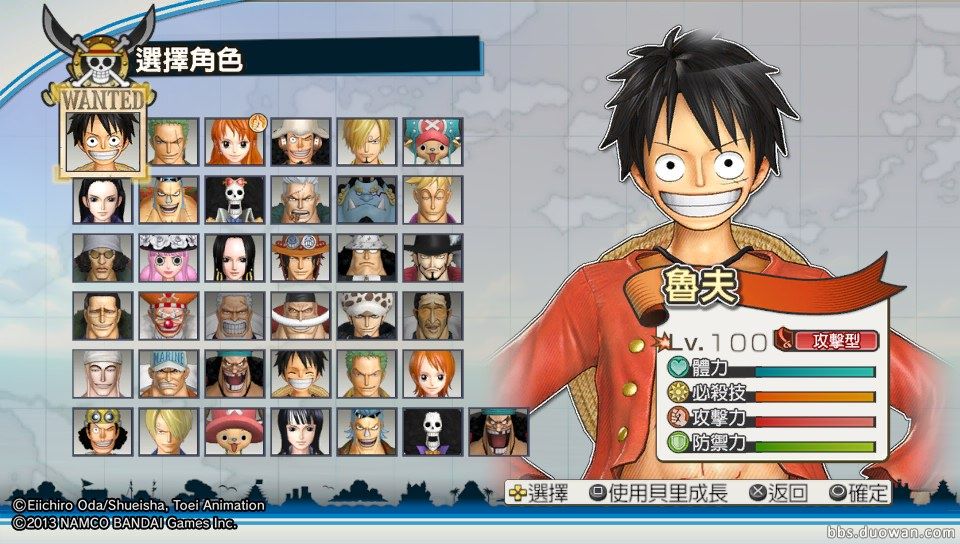Choose Smoker with the cigar
Screen dimensions: 960x544
coord(301,199)
